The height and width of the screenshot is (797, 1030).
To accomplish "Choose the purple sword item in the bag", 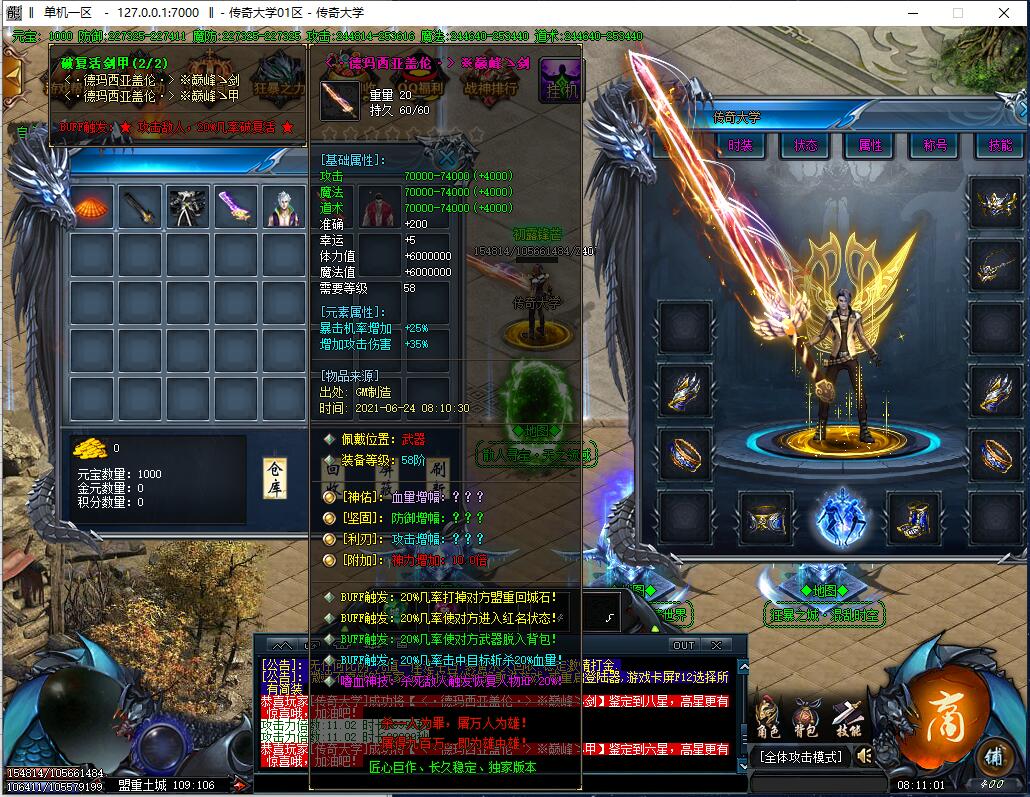I will click(x=237, y=208).
